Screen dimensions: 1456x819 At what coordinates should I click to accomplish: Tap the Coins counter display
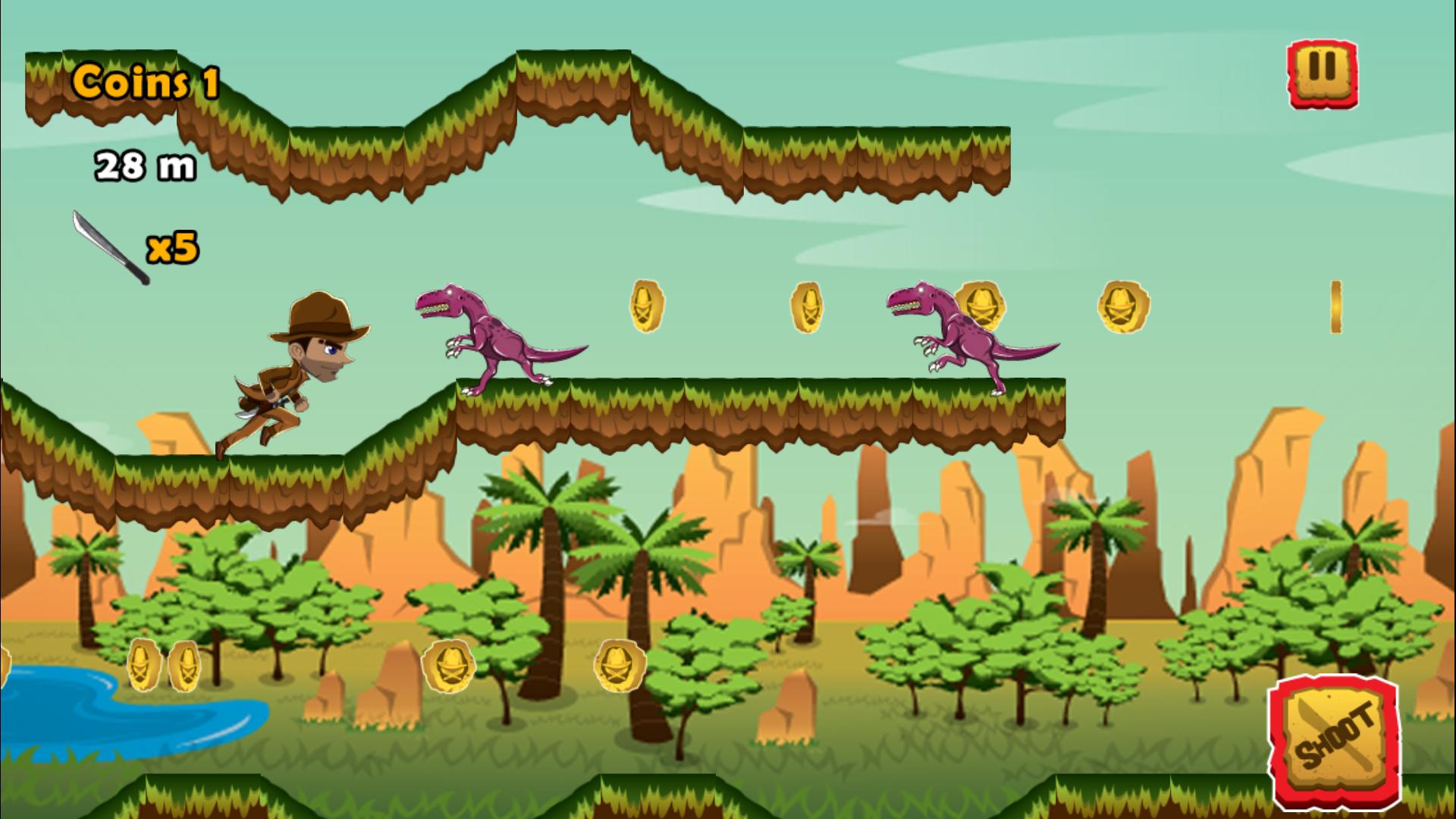(x=146, y=83)
